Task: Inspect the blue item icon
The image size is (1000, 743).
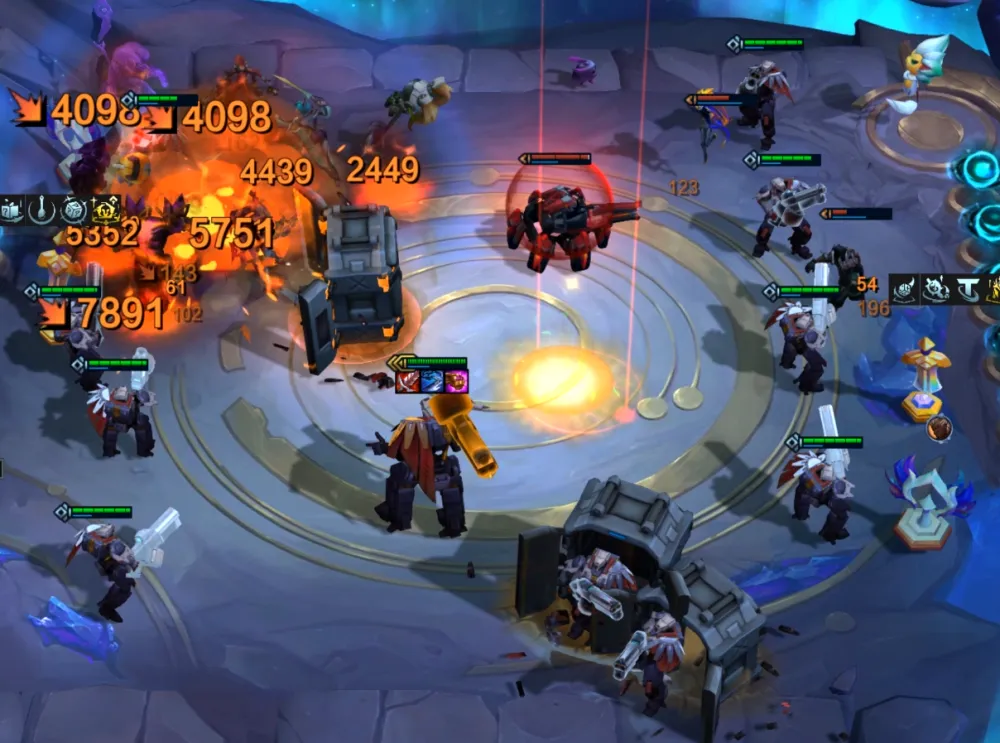Action: [431, 381]
